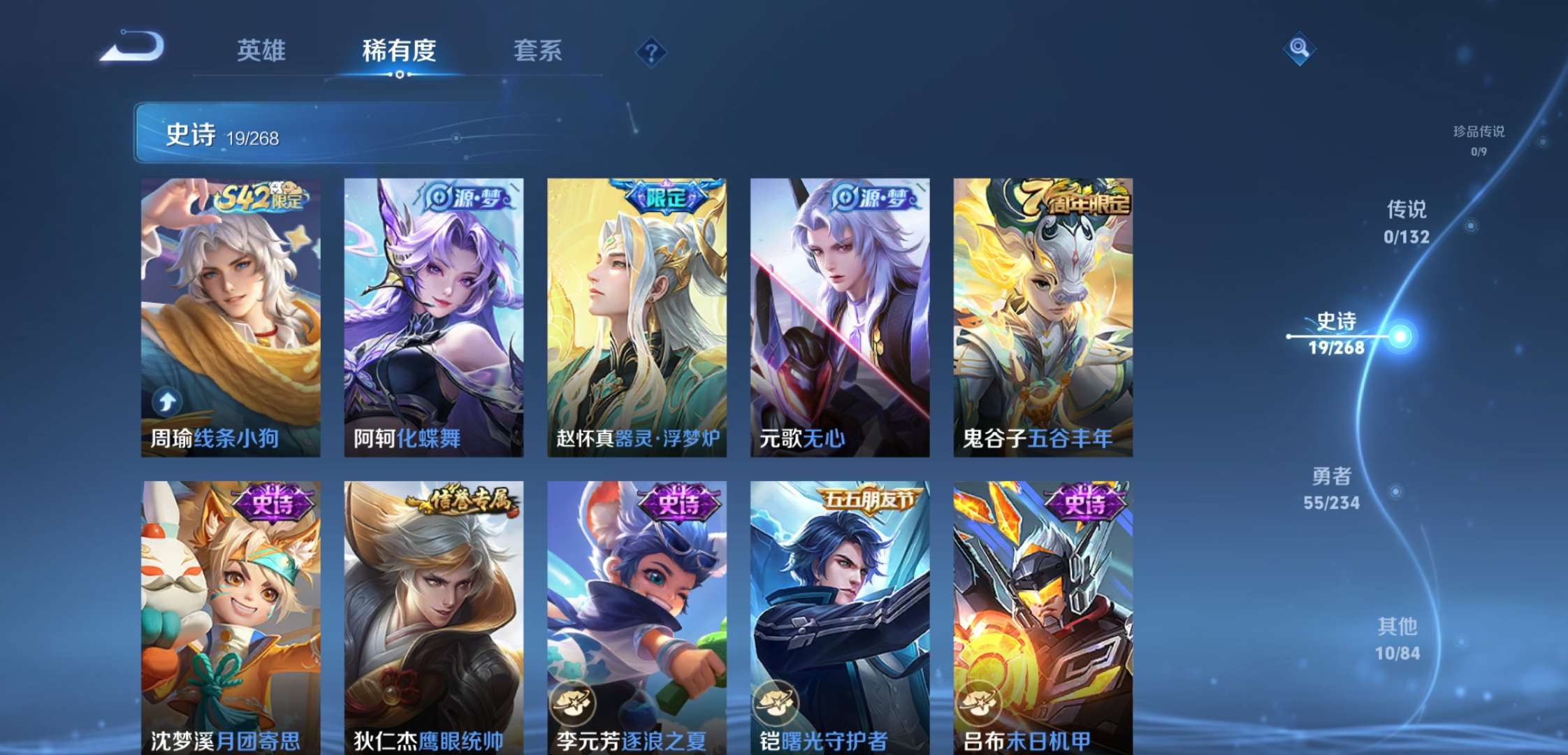Open the search magnifier icon
This screenshot has height=755, width=1568.
1300,48
